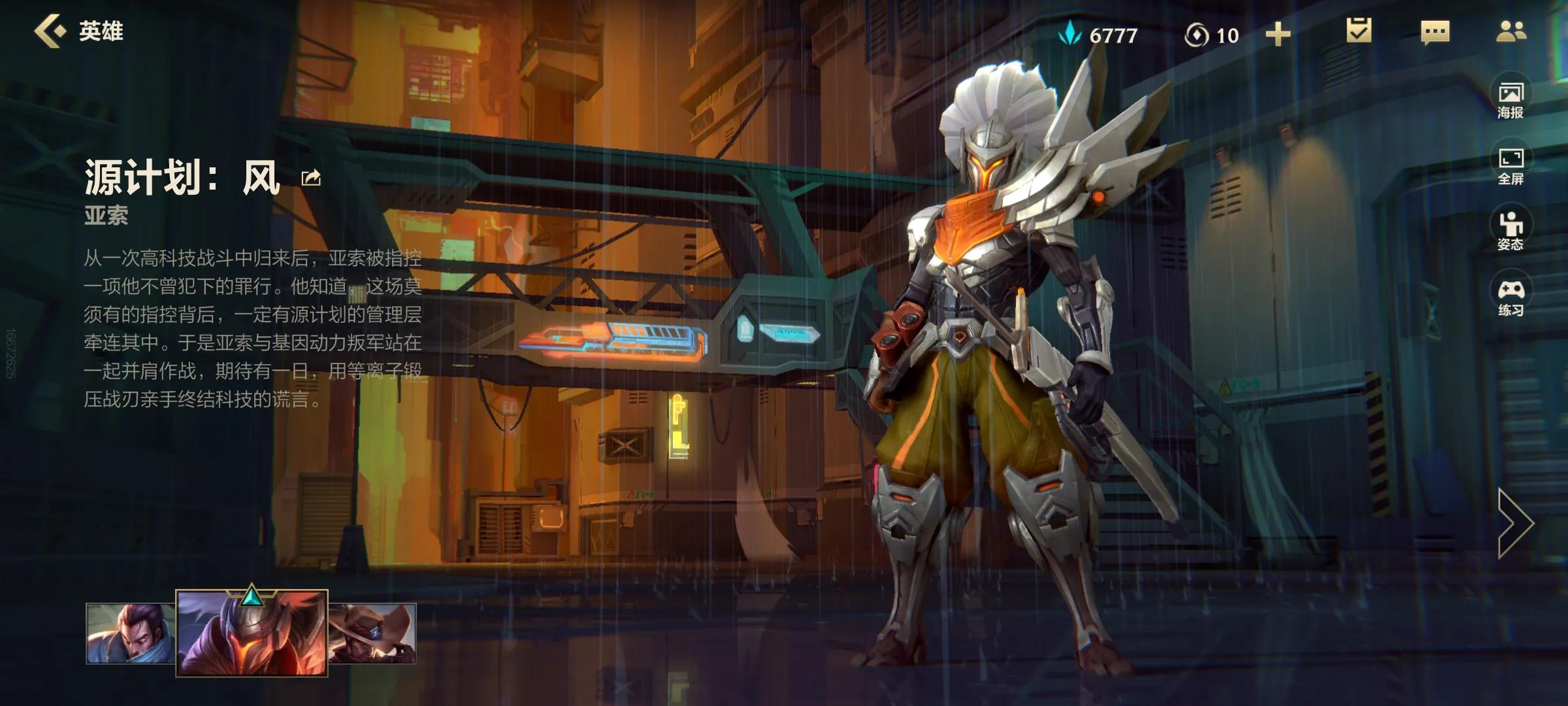Enter 练习 practice mode
1568x706 pixels.
tap(1511, 296)
